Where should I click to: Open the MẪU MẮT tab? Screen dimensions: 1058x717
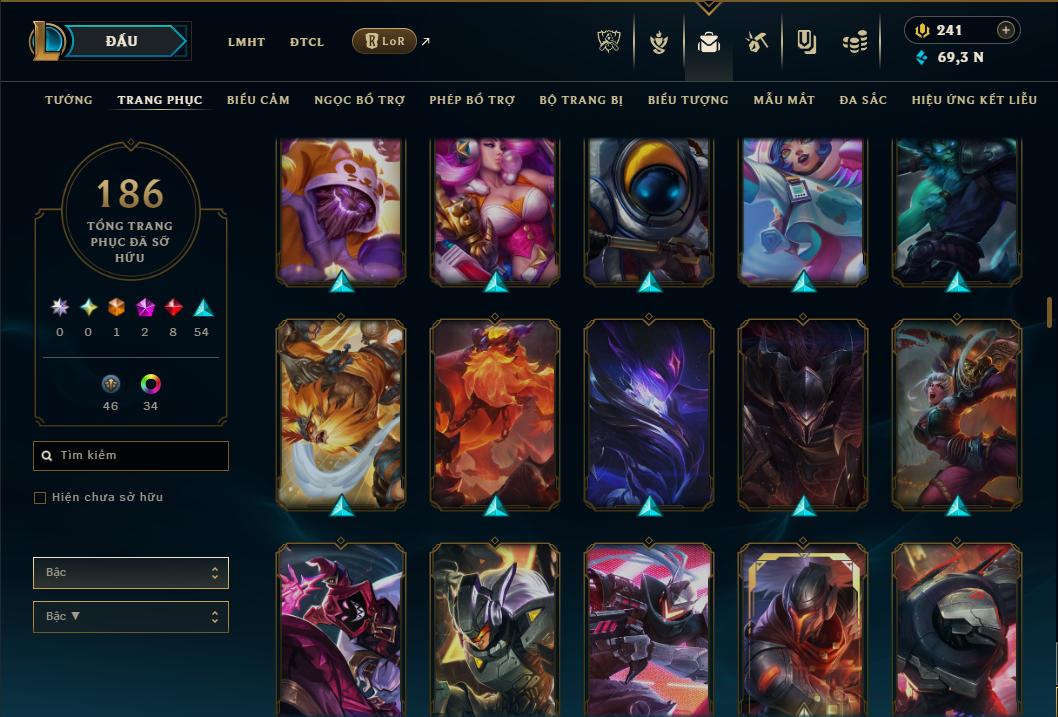(784, 100)
